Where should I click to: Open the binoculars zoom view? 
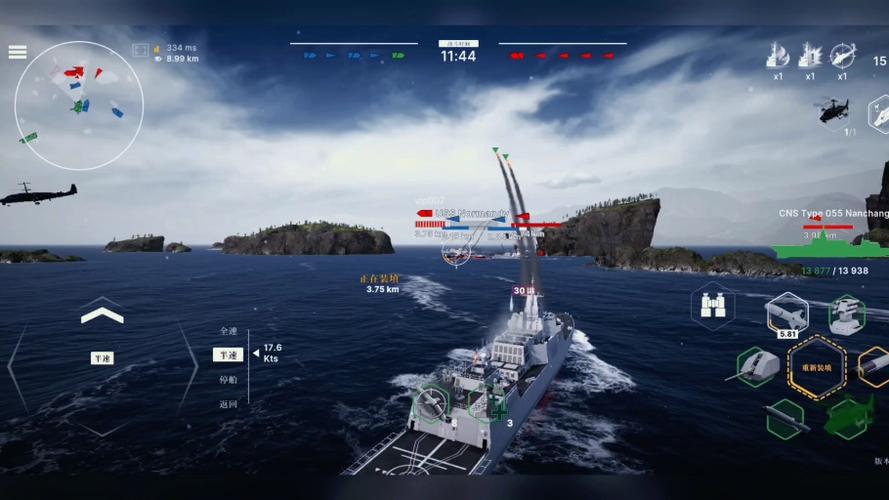pyautogui.click(x=713, y=305)
